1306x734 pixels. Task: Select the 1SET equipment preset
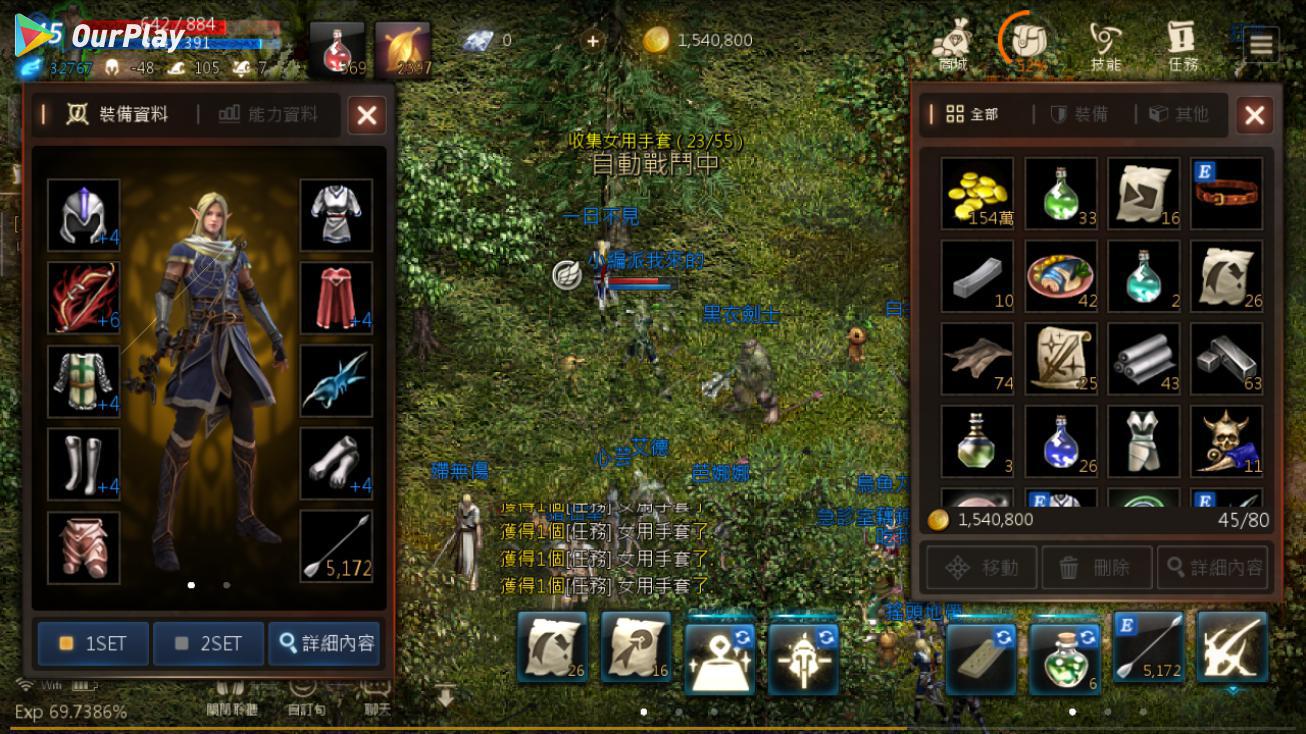tap(93, 643)
